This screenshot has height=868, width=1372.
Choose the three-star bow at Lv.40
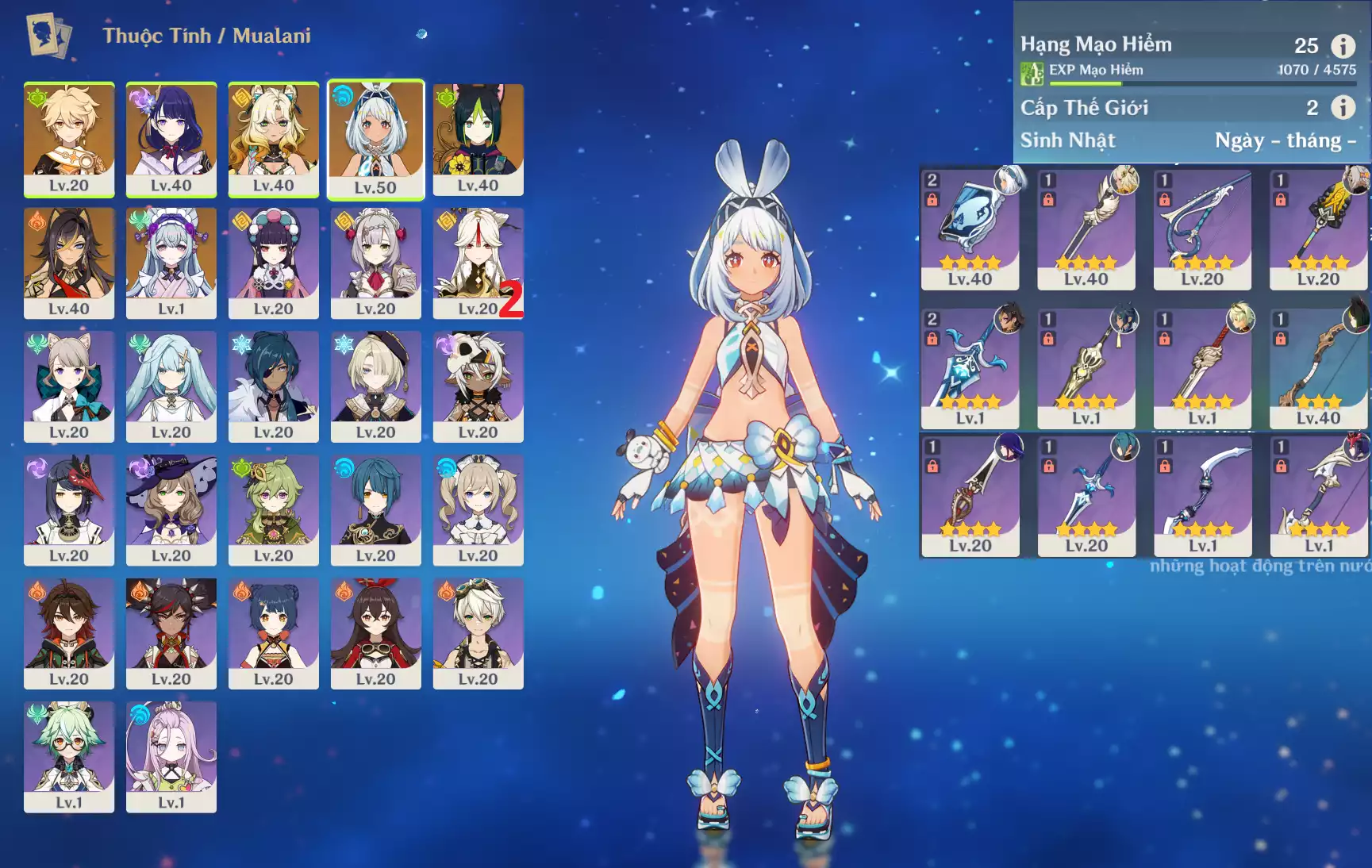[x=1318, y=367]
